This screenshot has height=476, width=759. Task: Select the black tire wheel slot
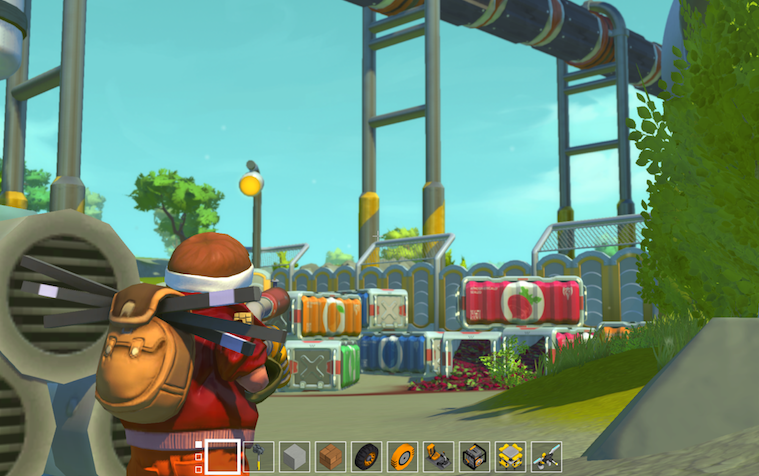click(x=367, y=456)
